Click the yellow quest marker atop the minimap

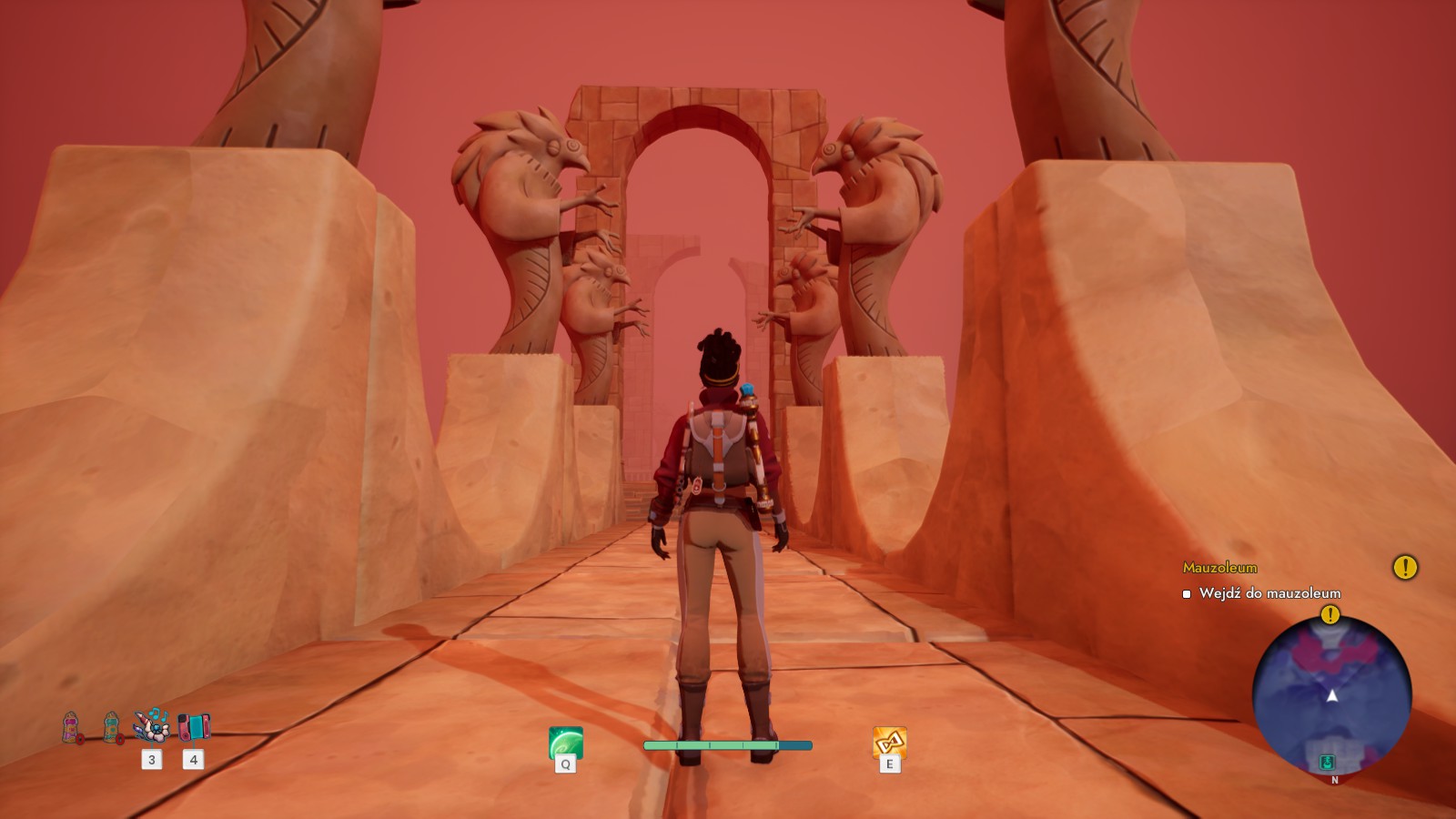click(1330, 615)
